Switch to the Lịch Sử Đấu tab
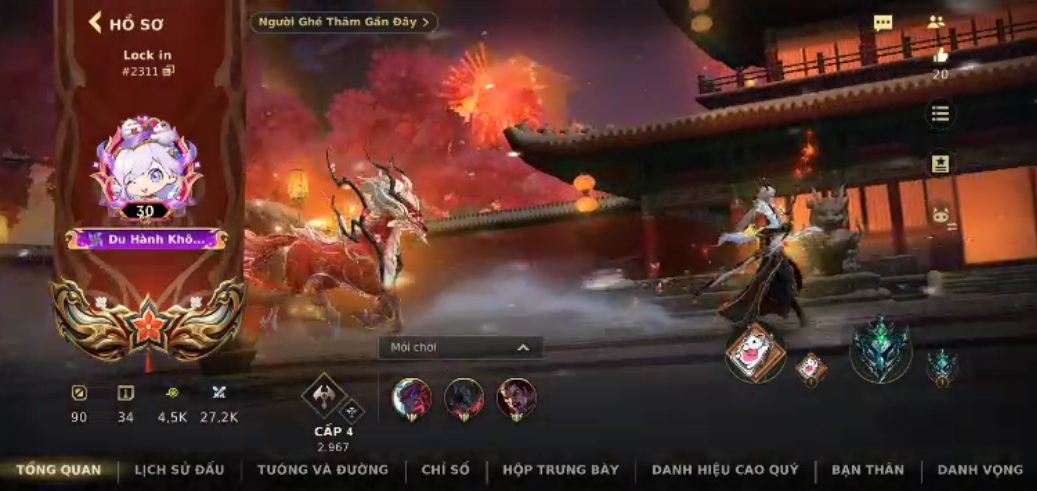The width and height of the screenshot is (1037, 491). click(x=179, y=470)
